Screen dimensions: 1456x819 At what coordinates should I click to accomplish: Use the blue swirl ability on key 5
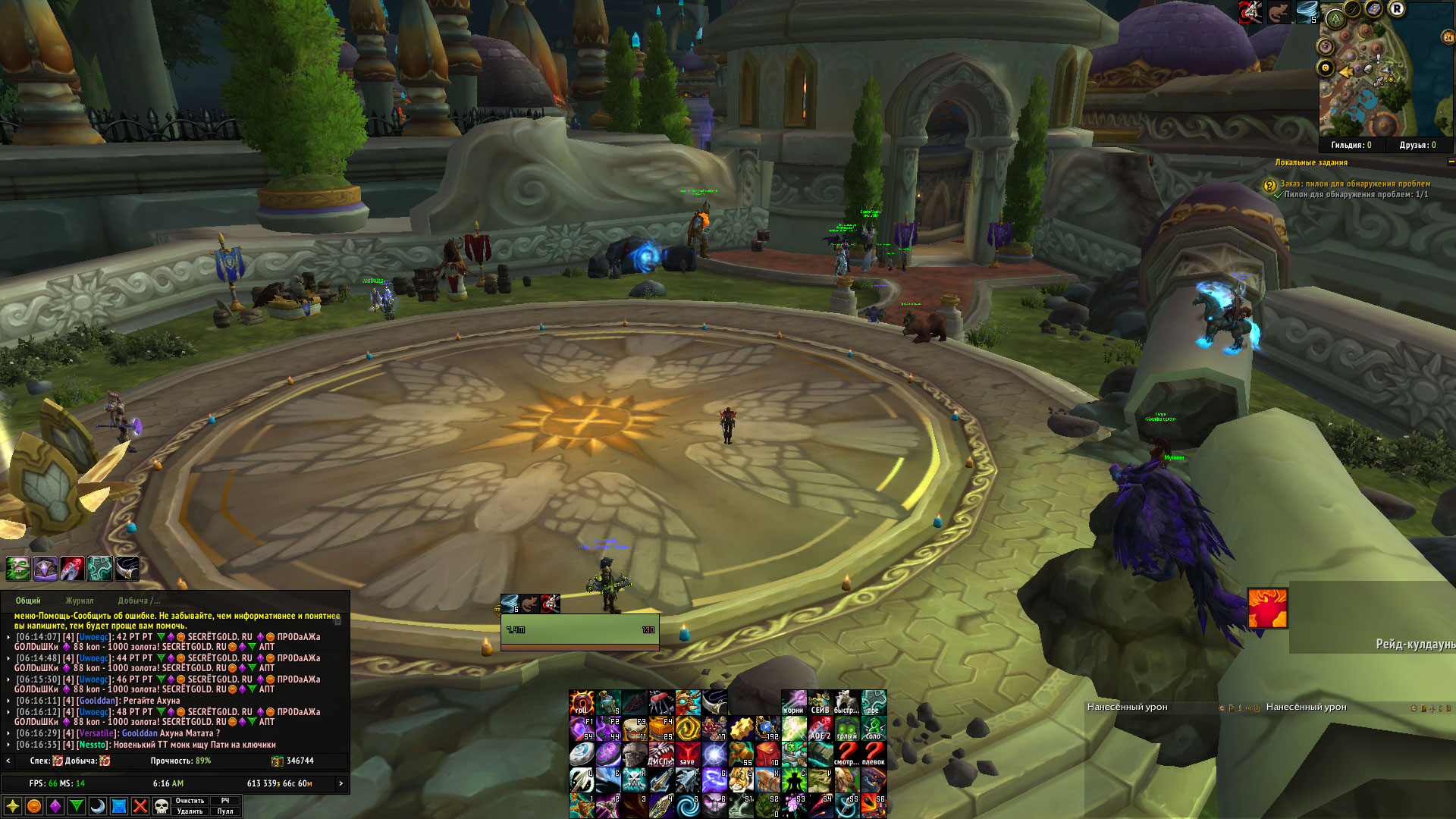pos(689,805)
